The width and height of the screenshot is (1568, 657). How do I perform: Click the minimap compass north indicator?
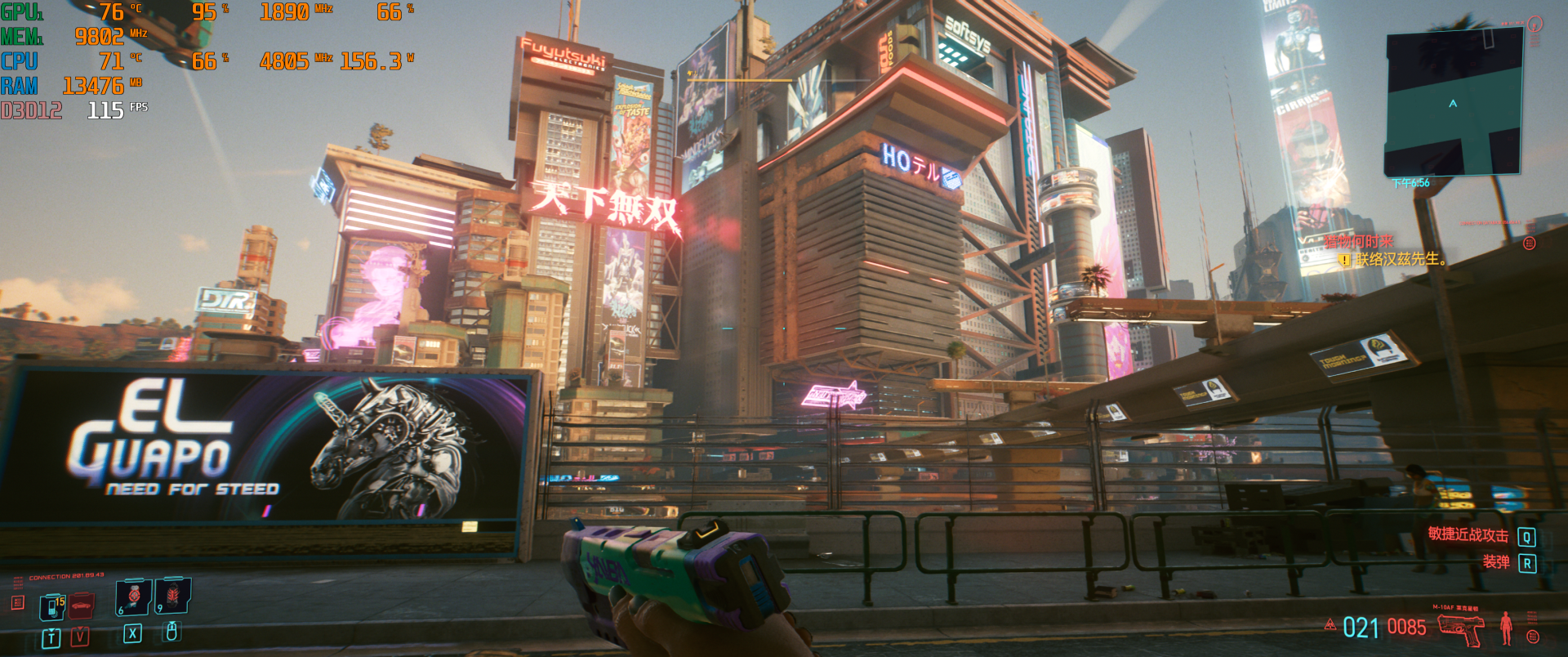coord(1535,24)
